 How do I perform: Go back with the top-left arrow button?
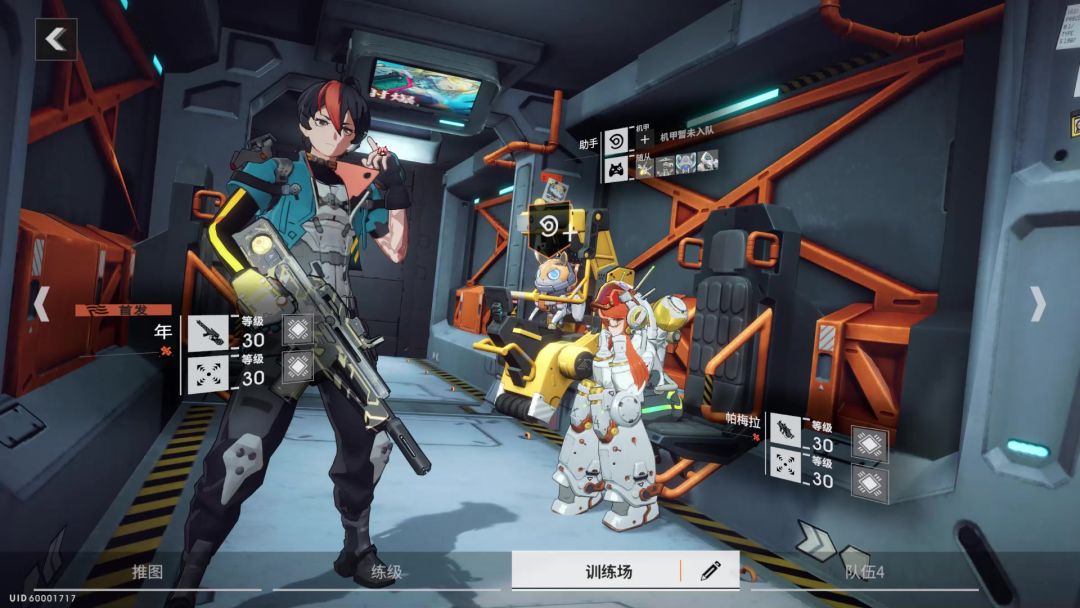pos(56,40)
